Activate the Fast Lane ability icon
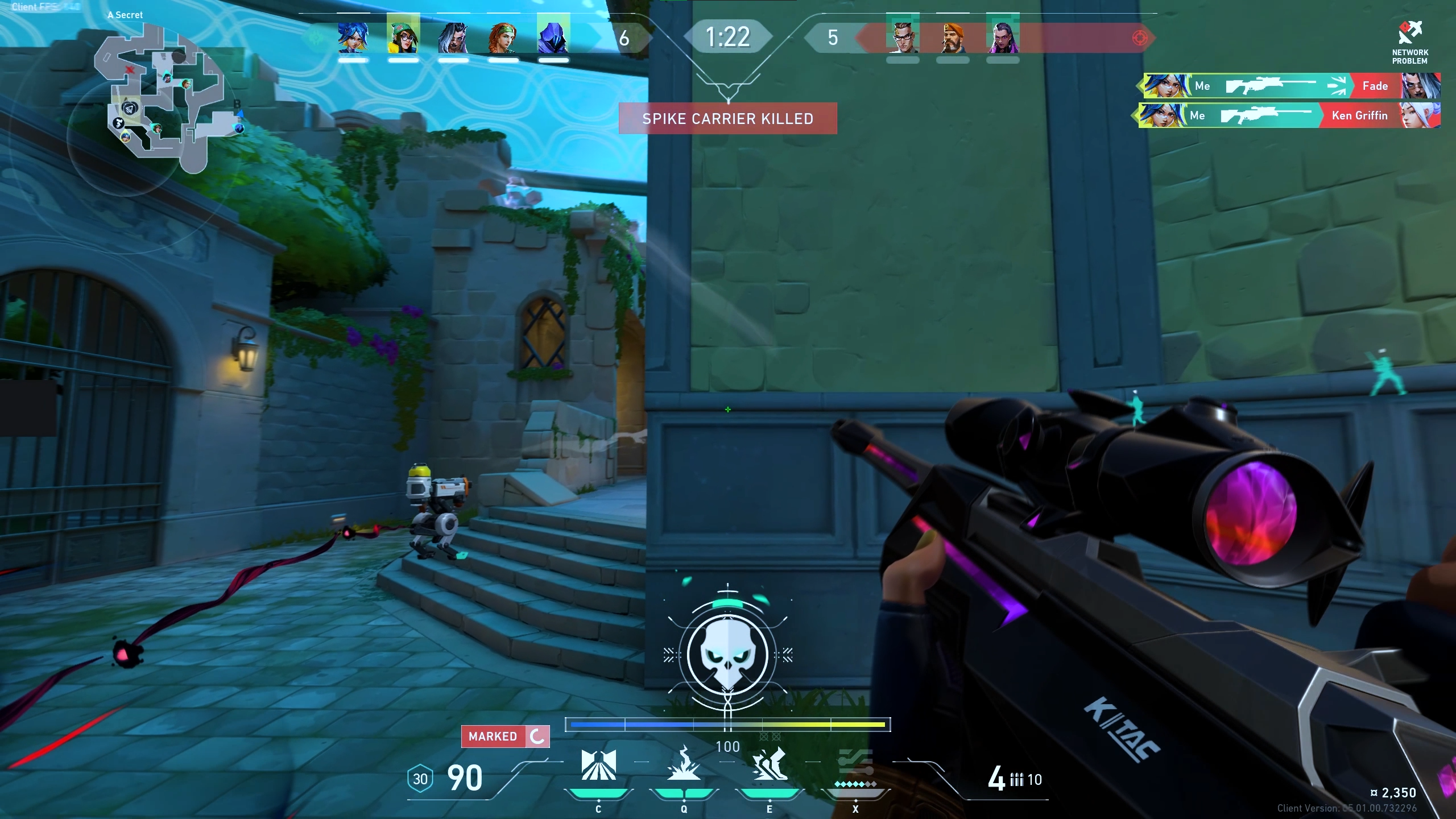This screenshot has height=819, width=1456. (598, 765)
